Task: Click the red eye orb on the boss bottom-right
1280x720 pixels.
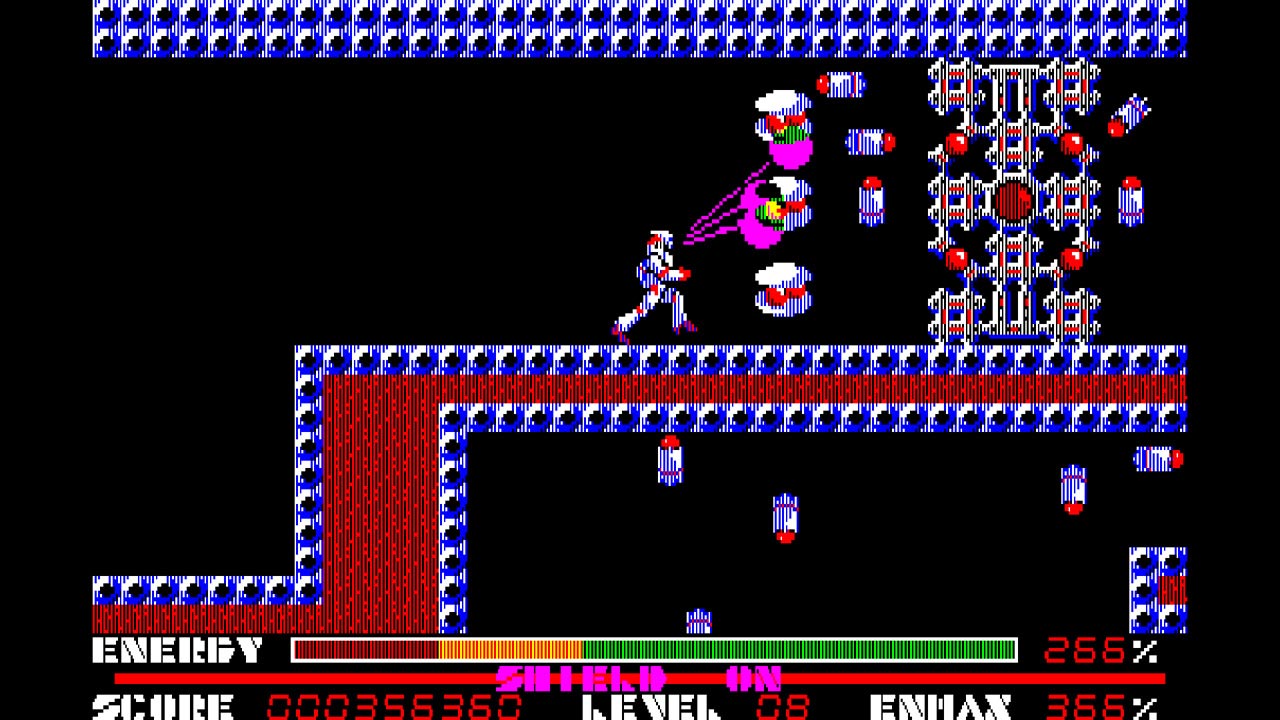Action: pyautogui.click(x=1070, y=260)
